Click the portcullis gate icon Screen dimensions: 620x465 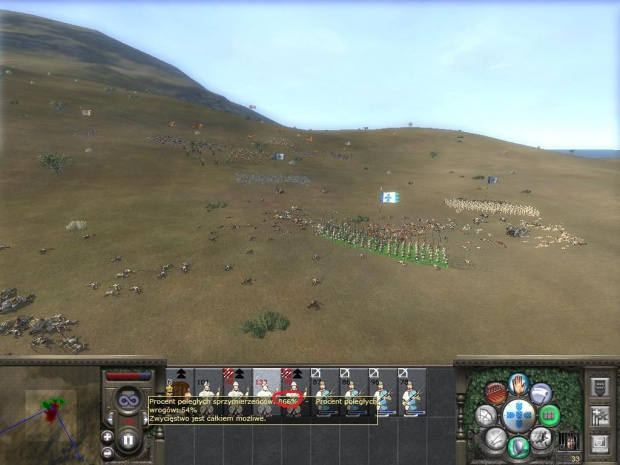click(566, 440)
